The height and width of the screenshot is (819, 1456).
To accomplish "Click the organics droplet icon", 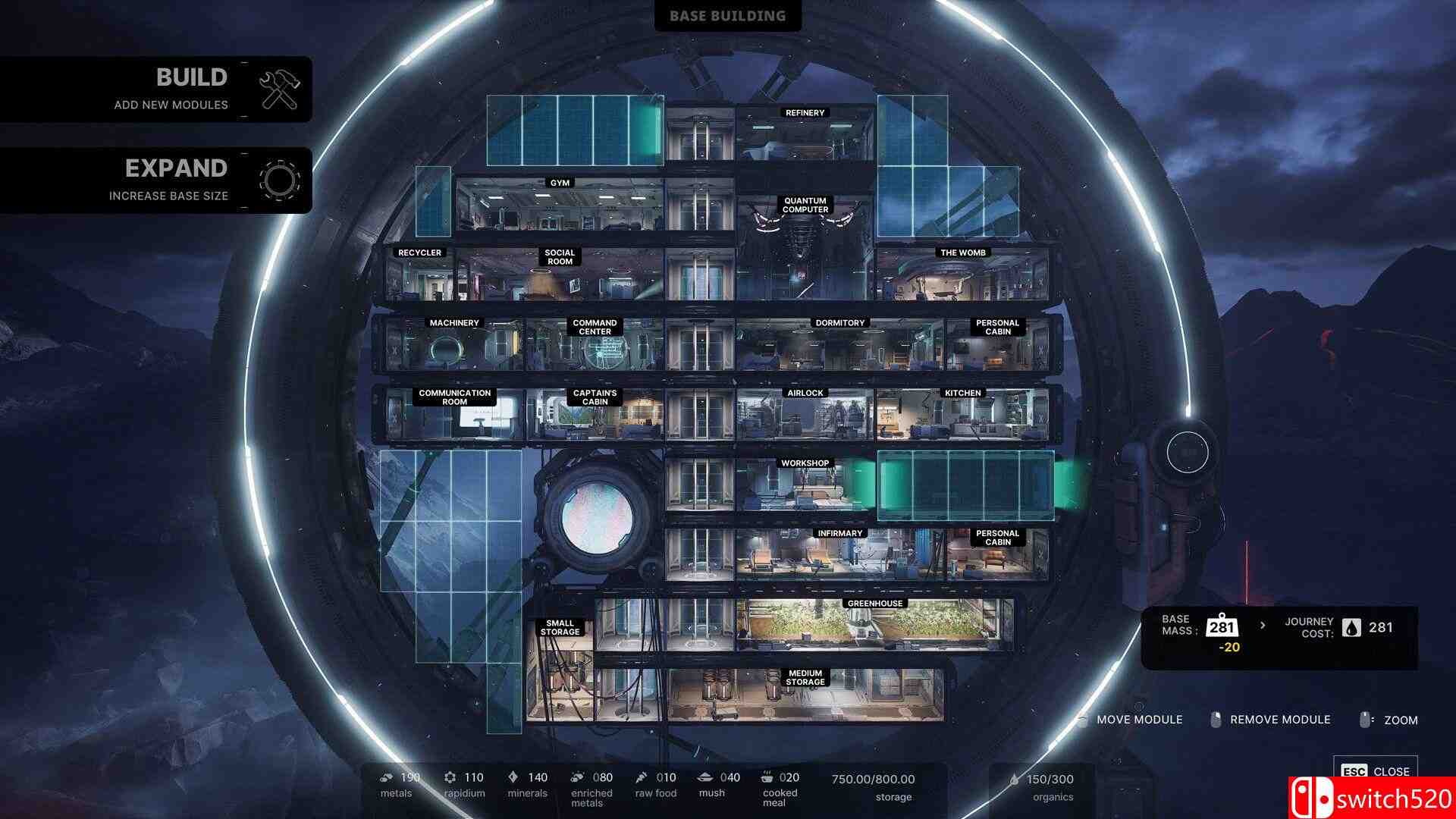I will 1014,778.
